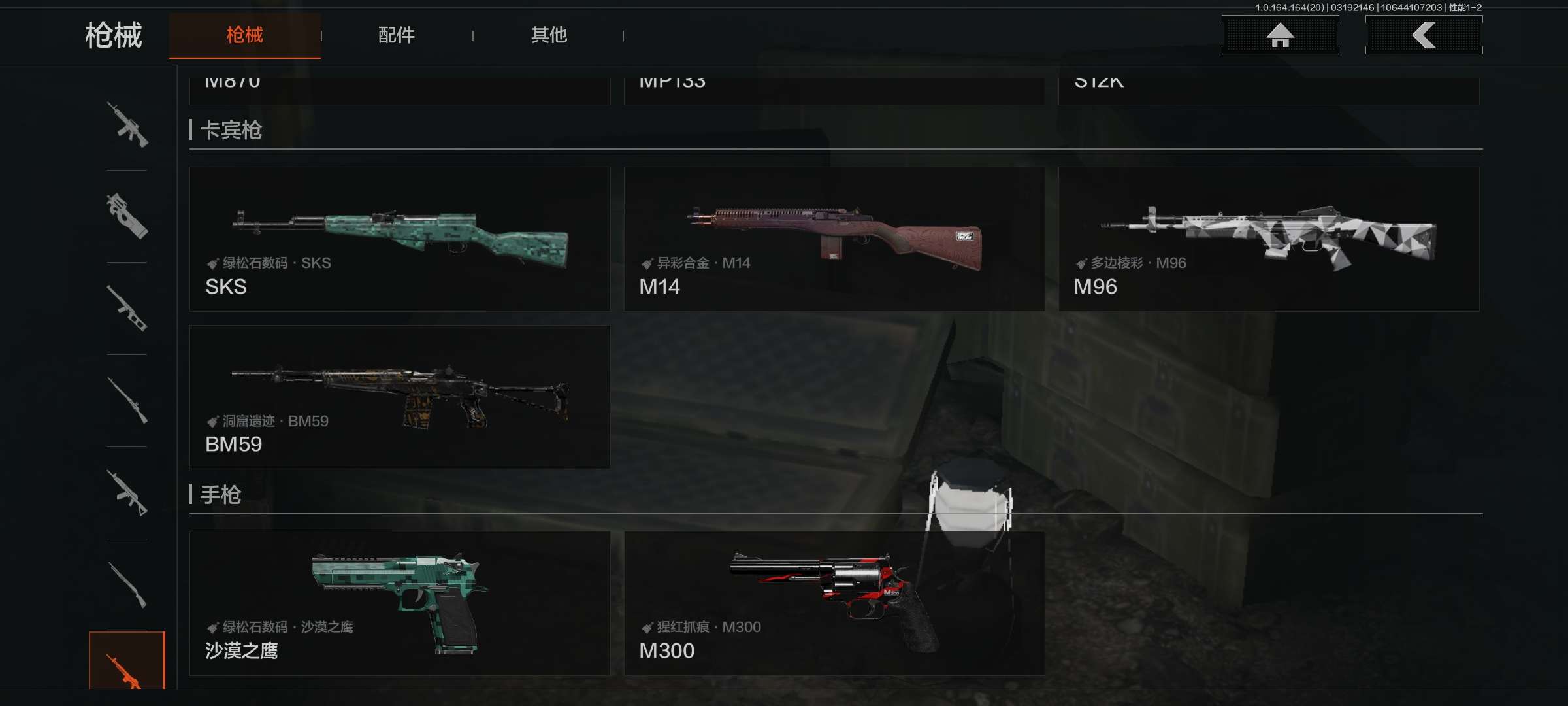Switch to the 枪械 tab

[244, 35]
